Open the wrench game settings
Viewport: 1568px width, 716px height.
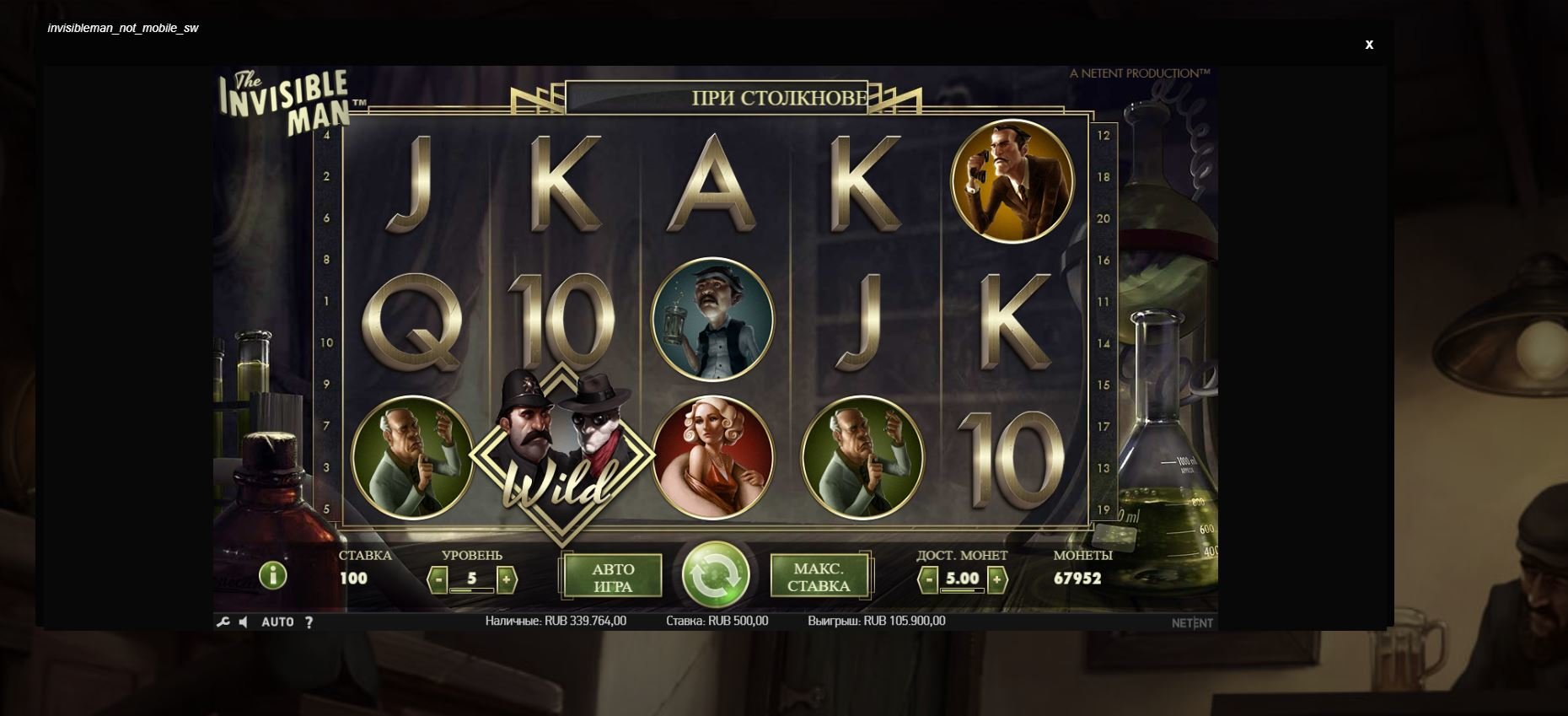pos(223,622)
